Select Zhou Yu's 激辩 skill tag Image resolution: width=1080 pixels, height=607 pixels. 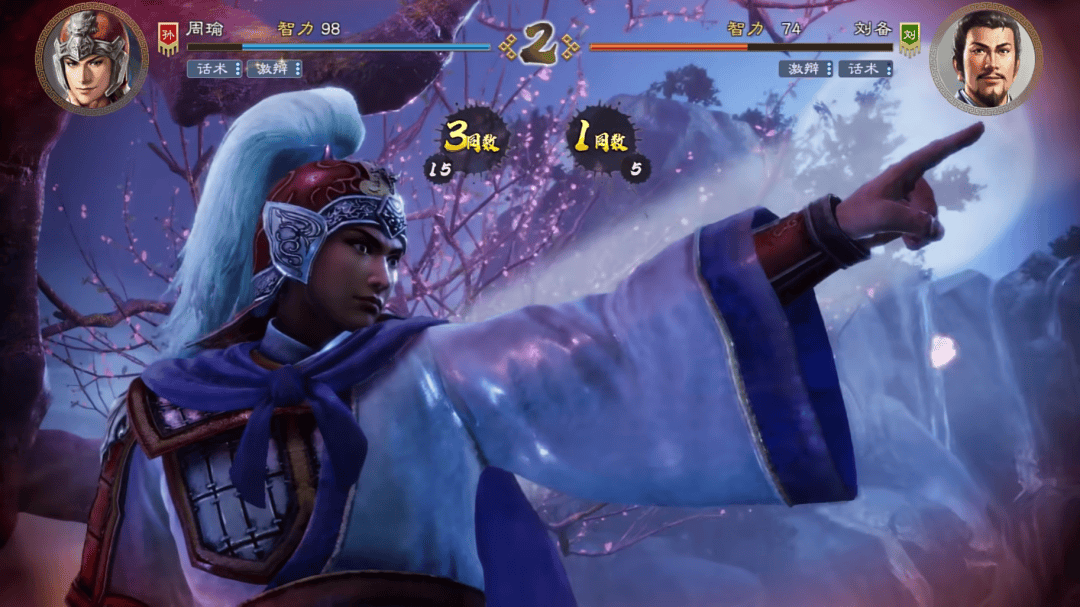[274, 68]
